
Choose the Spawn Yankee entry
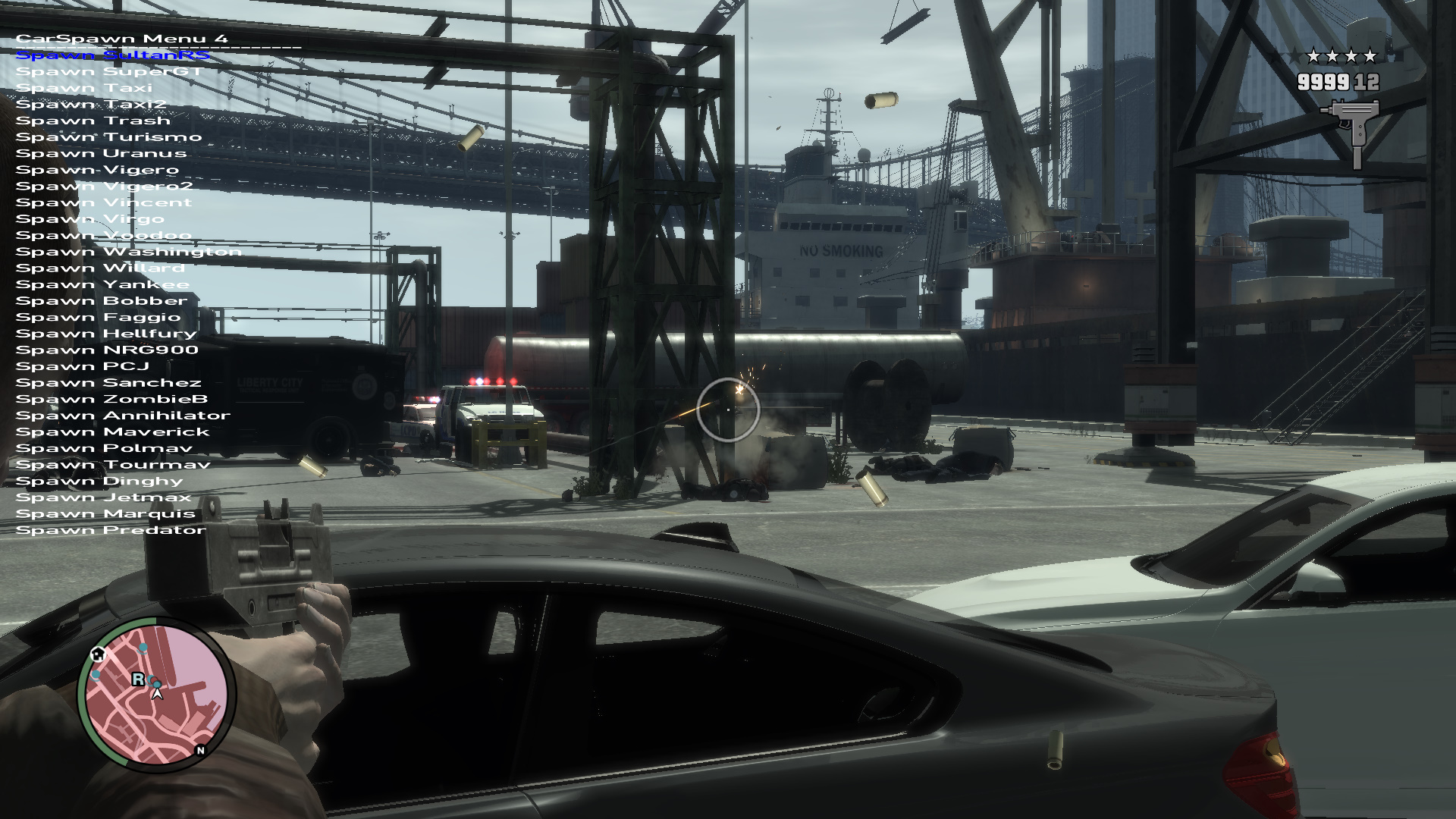click(102, 285)
